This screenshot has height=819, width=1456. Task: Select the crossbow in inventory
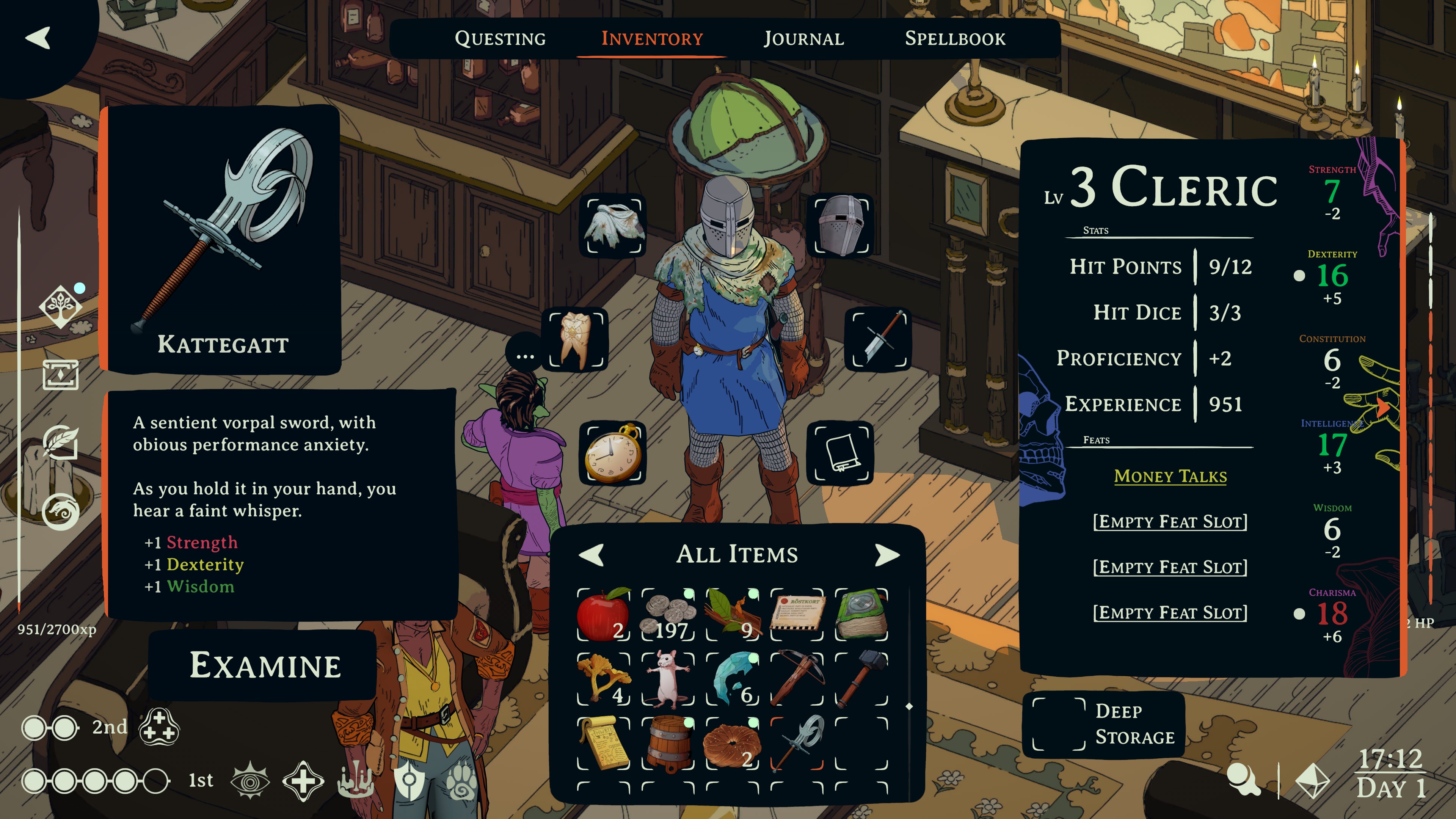(797, 679)
